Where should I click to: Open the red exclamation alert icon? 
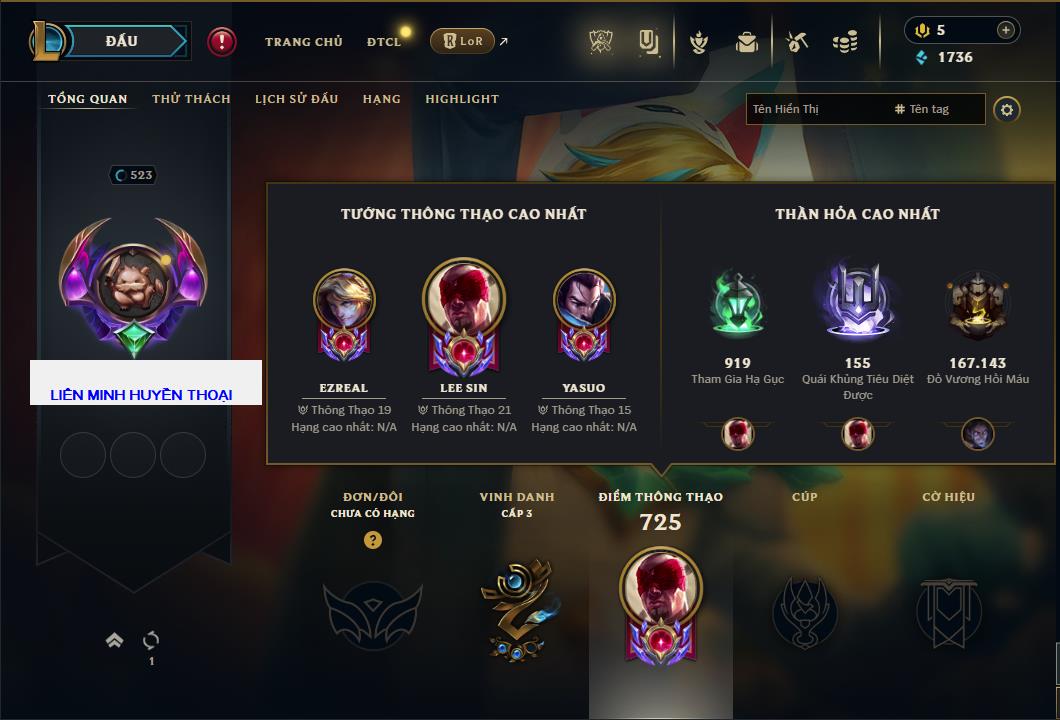point(222,42)
